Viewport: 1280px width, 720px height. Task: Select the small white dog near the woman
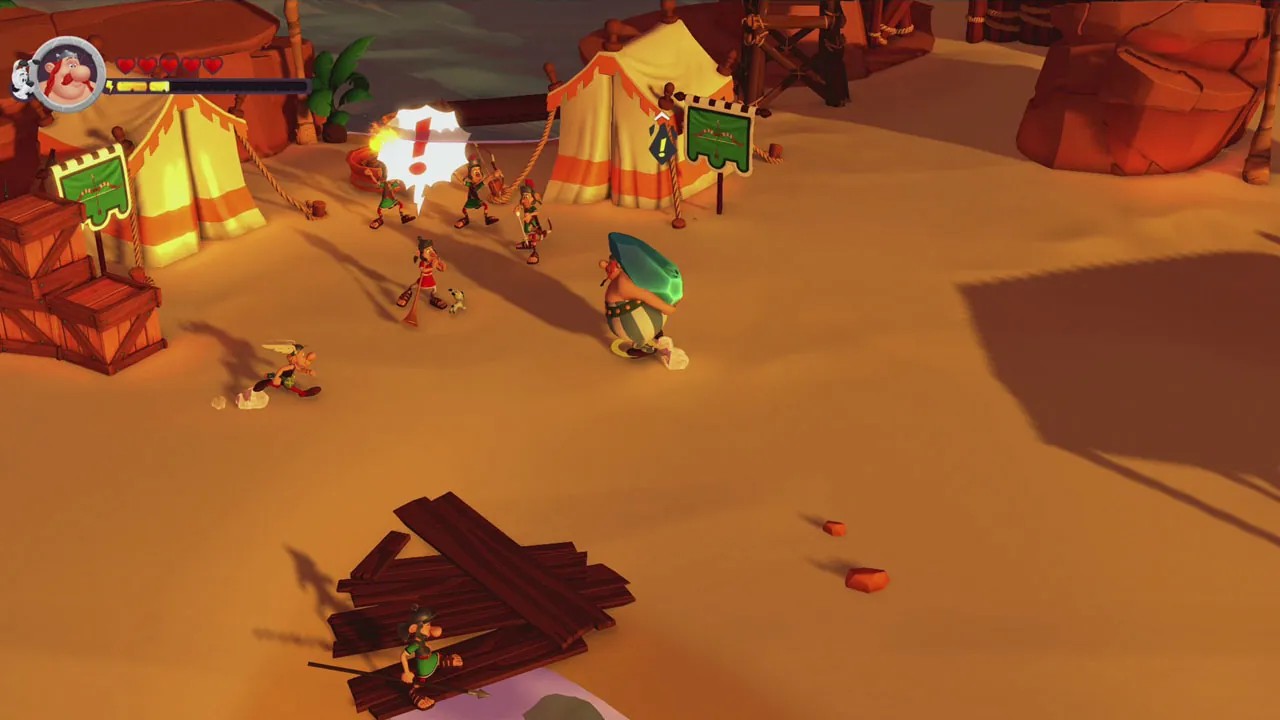(455, 300)
